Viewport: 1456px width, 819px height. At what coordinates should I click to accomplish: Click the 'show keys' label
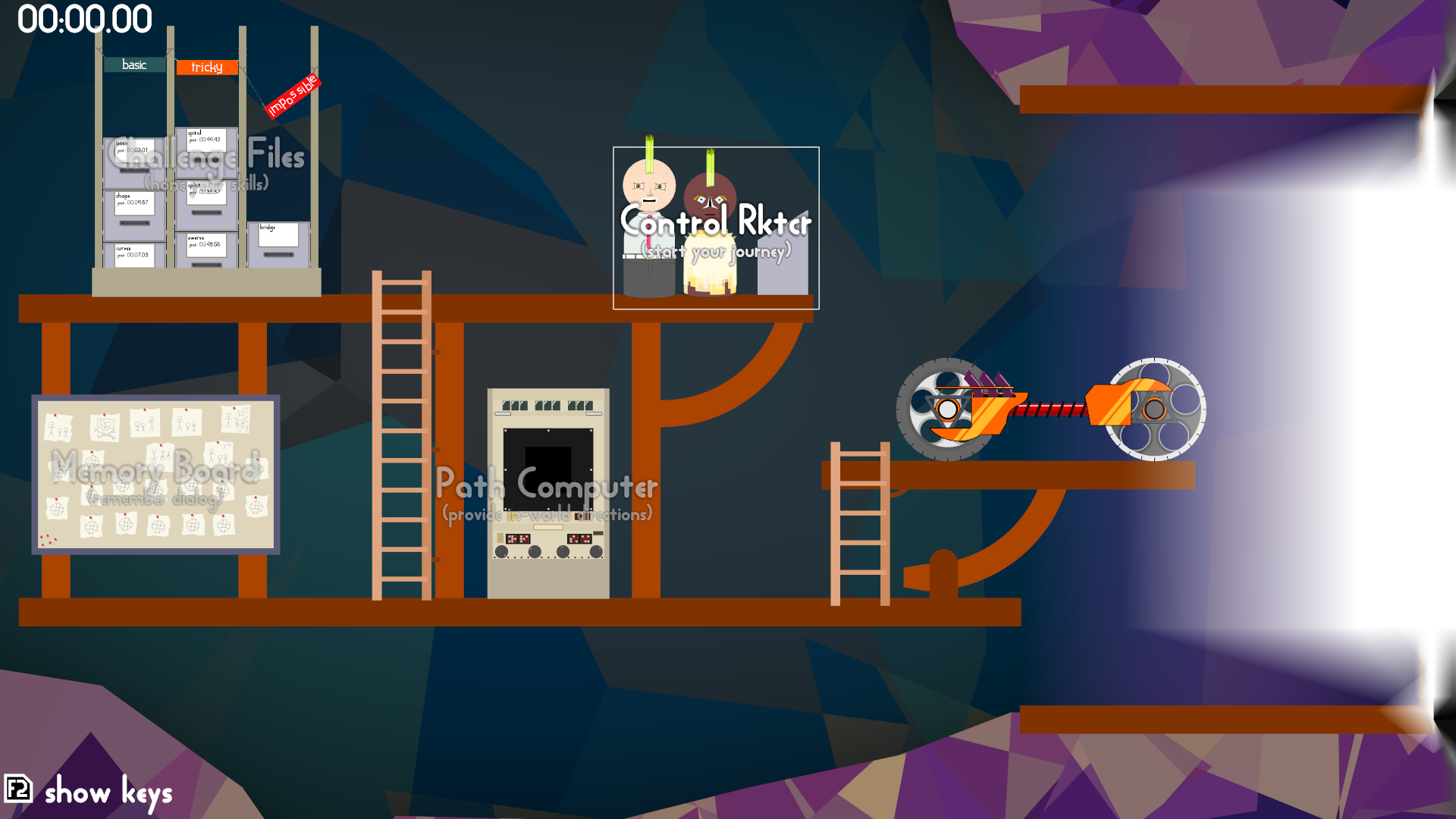click(x=108, y=792)
